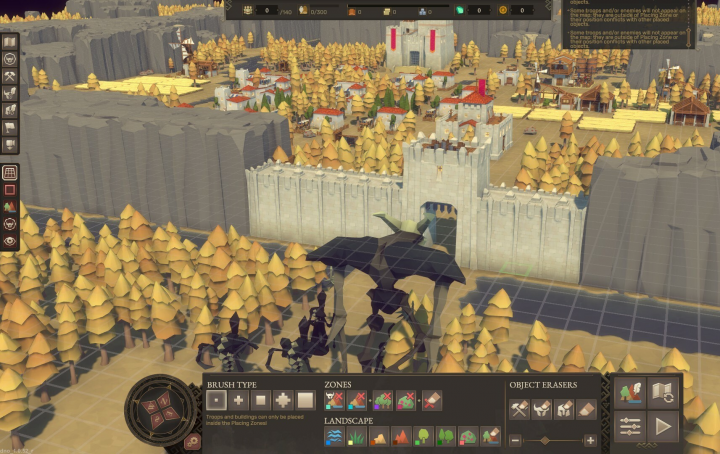
Task: Start the battle with the play button
Action: point(662,426)
